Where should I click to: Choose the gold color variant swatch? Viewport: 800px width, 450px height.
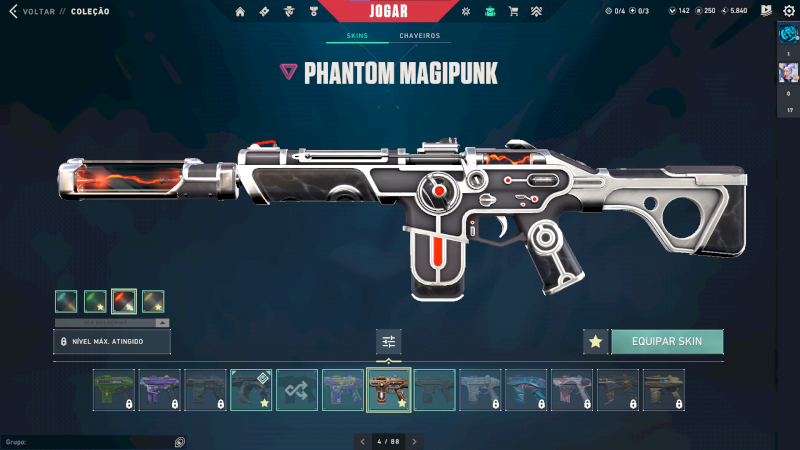(x=153, y=301)
